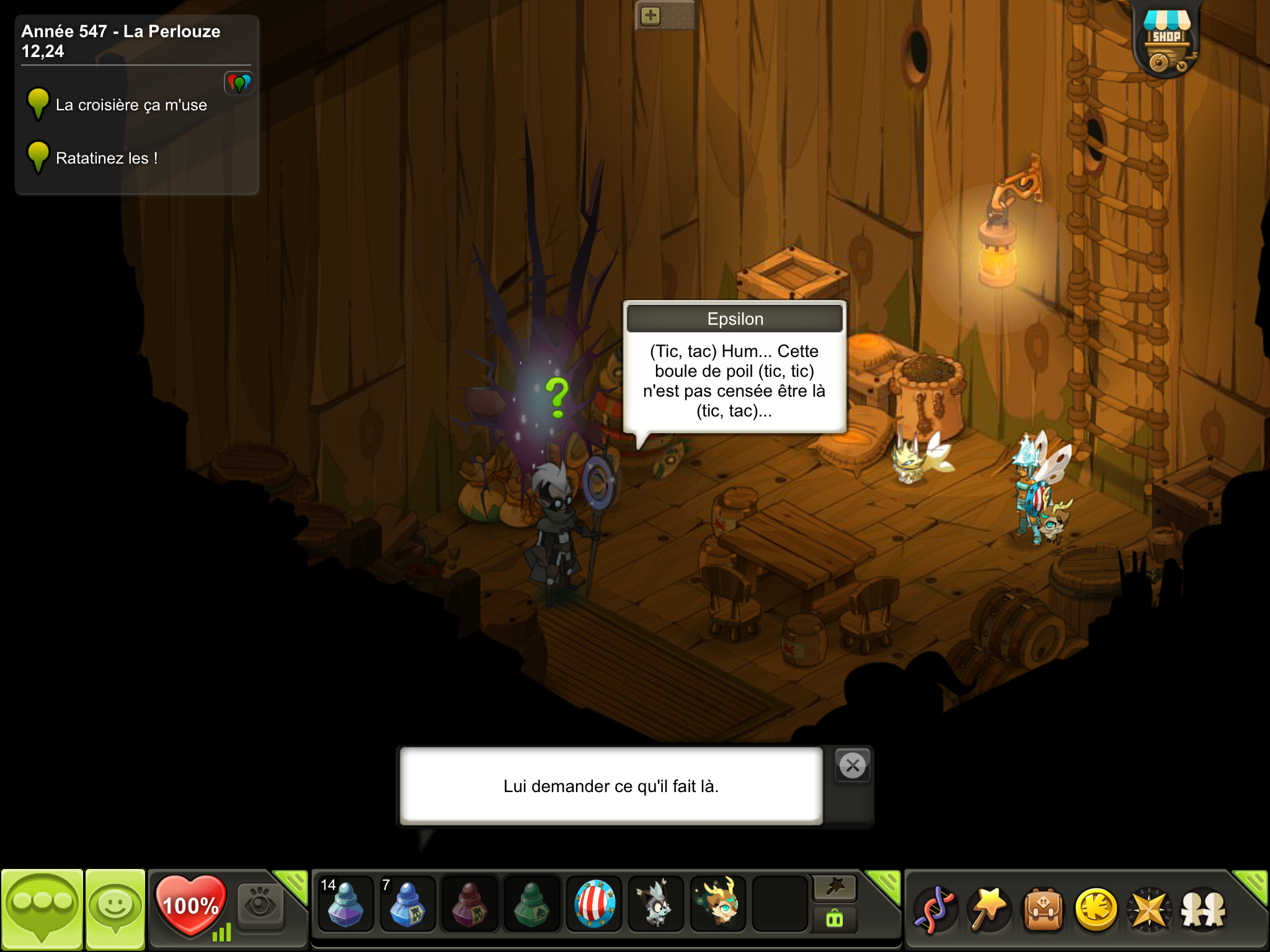Image resolution: width=1270 pixels, height=952 pixels.
Task: Open the smiley emotes panel
Action: pos(115,909)
